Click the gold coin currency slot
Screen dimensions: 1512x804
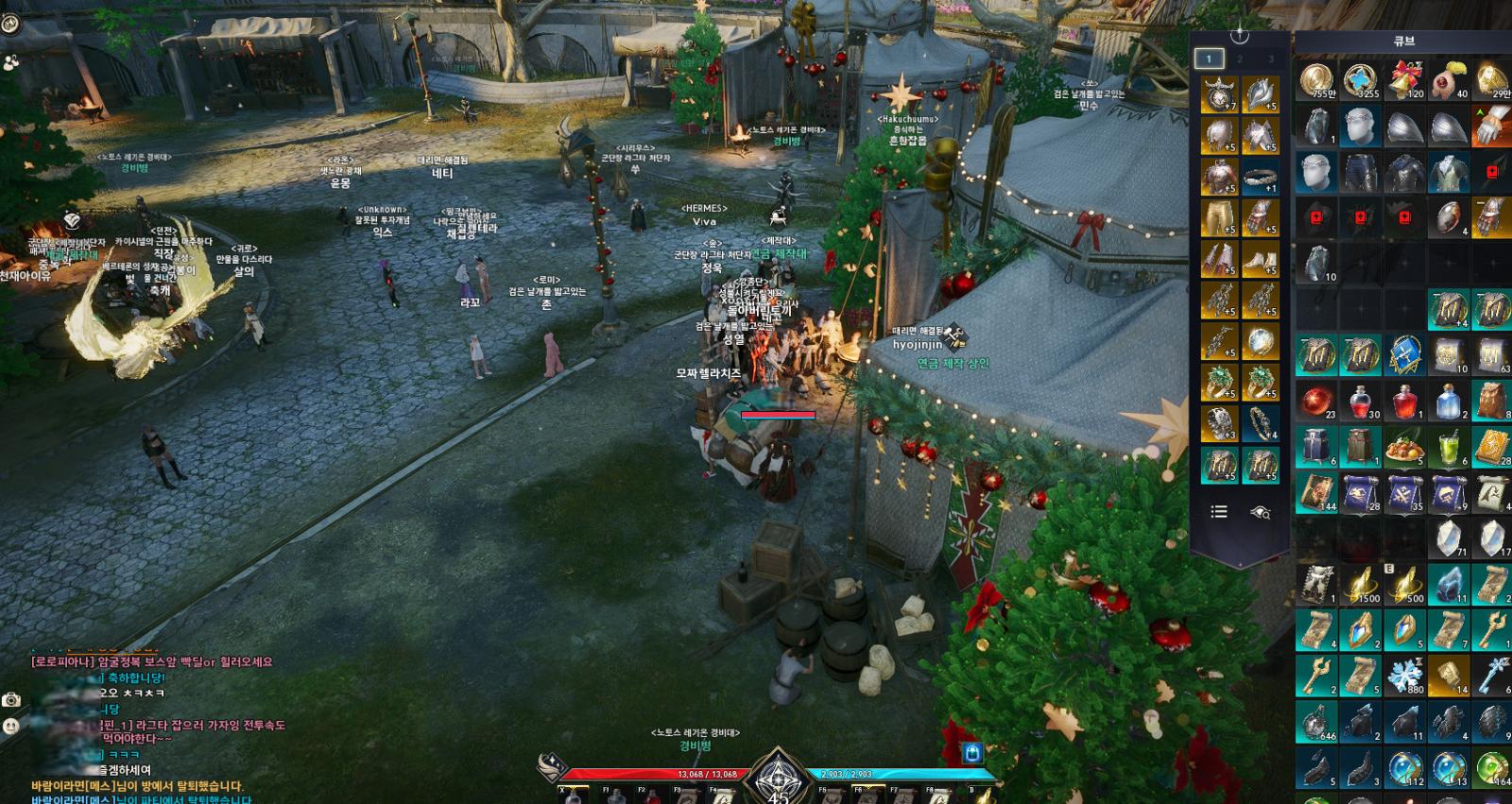click(1316, 81)
